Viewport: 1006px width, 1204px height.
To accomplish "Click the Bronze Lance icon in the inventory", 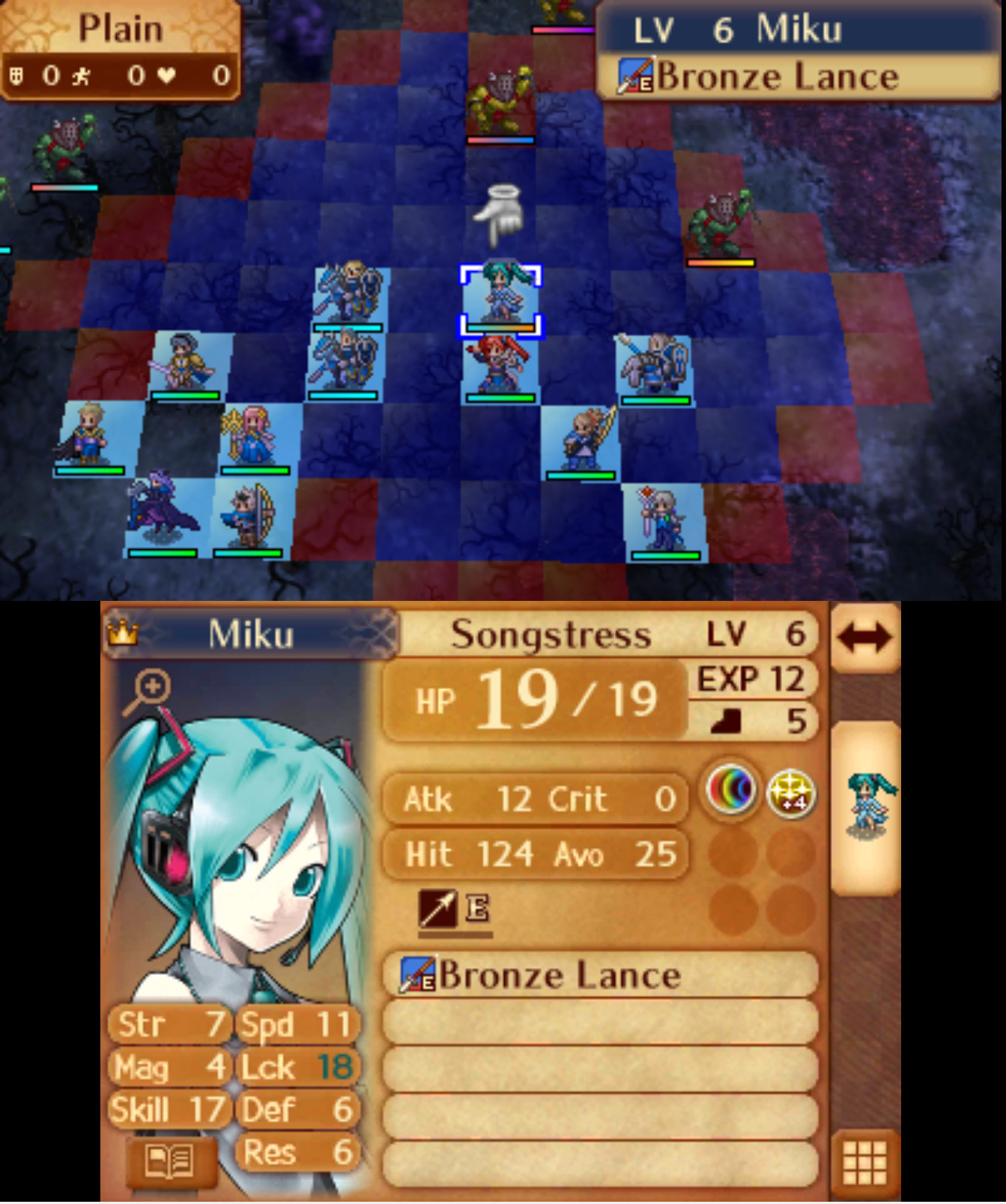I will click(x=414, y=974).
